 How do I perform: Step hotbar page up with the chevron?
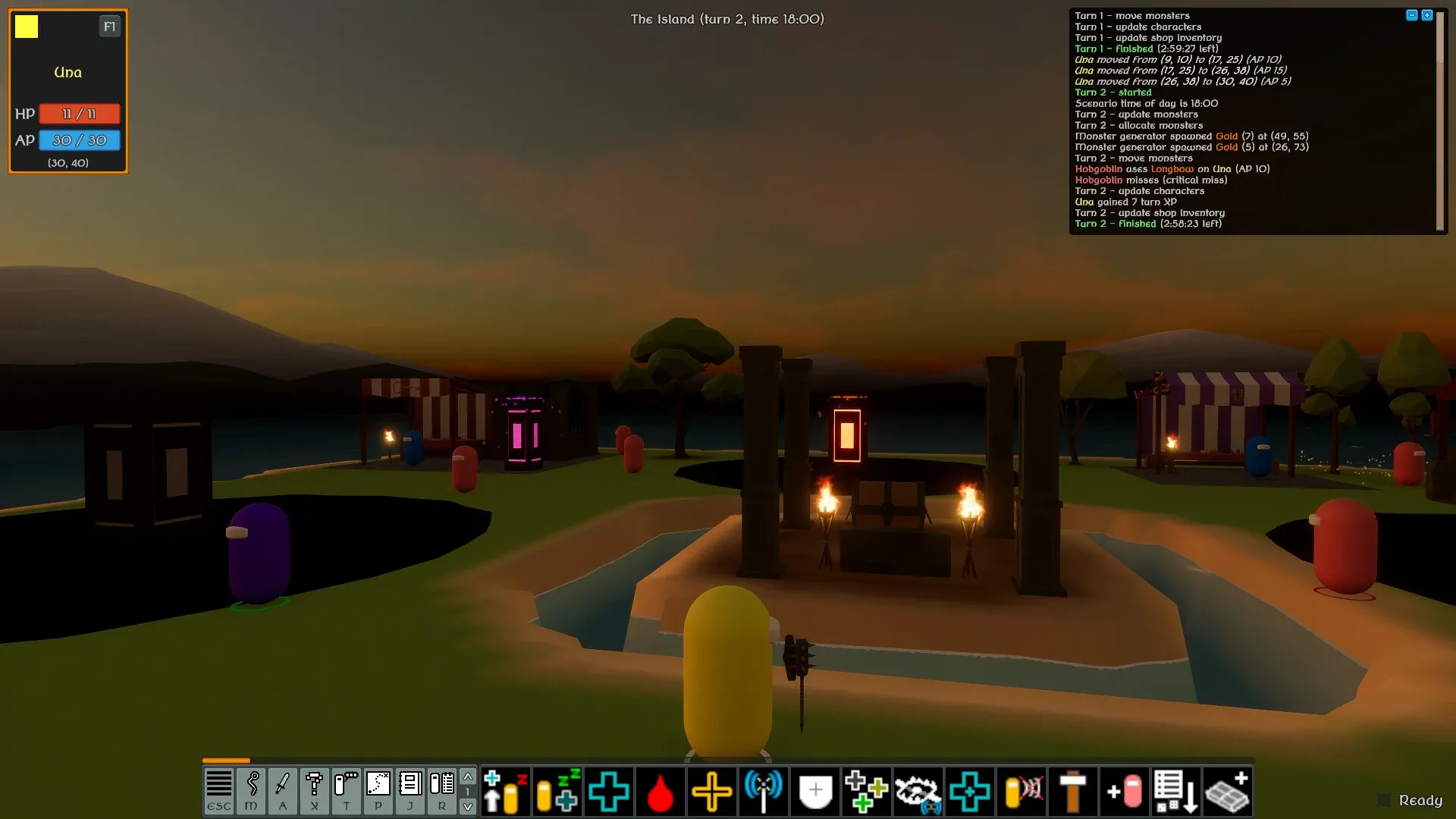[x=469, y=778]
